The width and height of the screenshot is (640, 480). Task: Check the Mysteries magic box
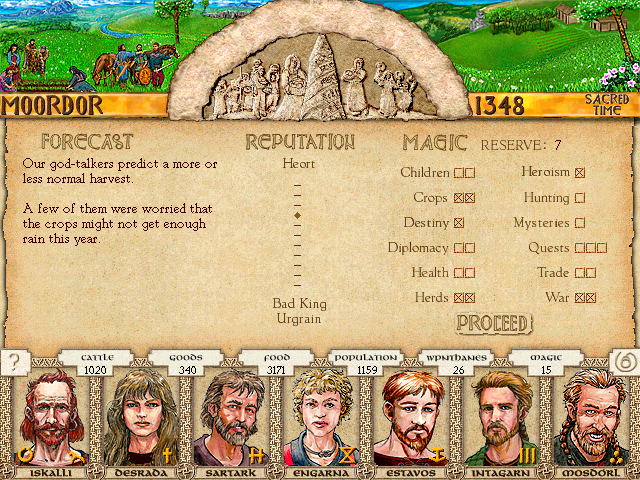(580, 223)
